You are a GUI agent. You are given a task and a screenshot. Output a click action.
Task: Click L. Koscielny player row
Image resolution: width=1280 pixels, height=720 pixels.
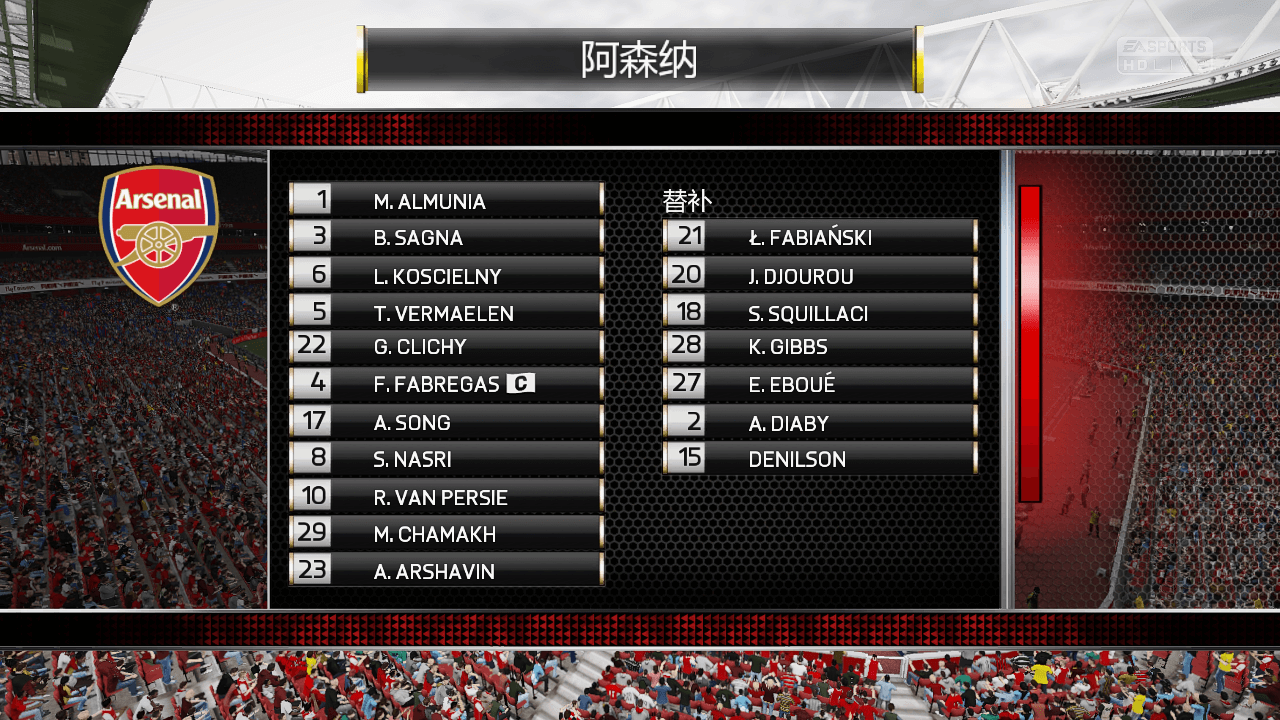(446, 275)
